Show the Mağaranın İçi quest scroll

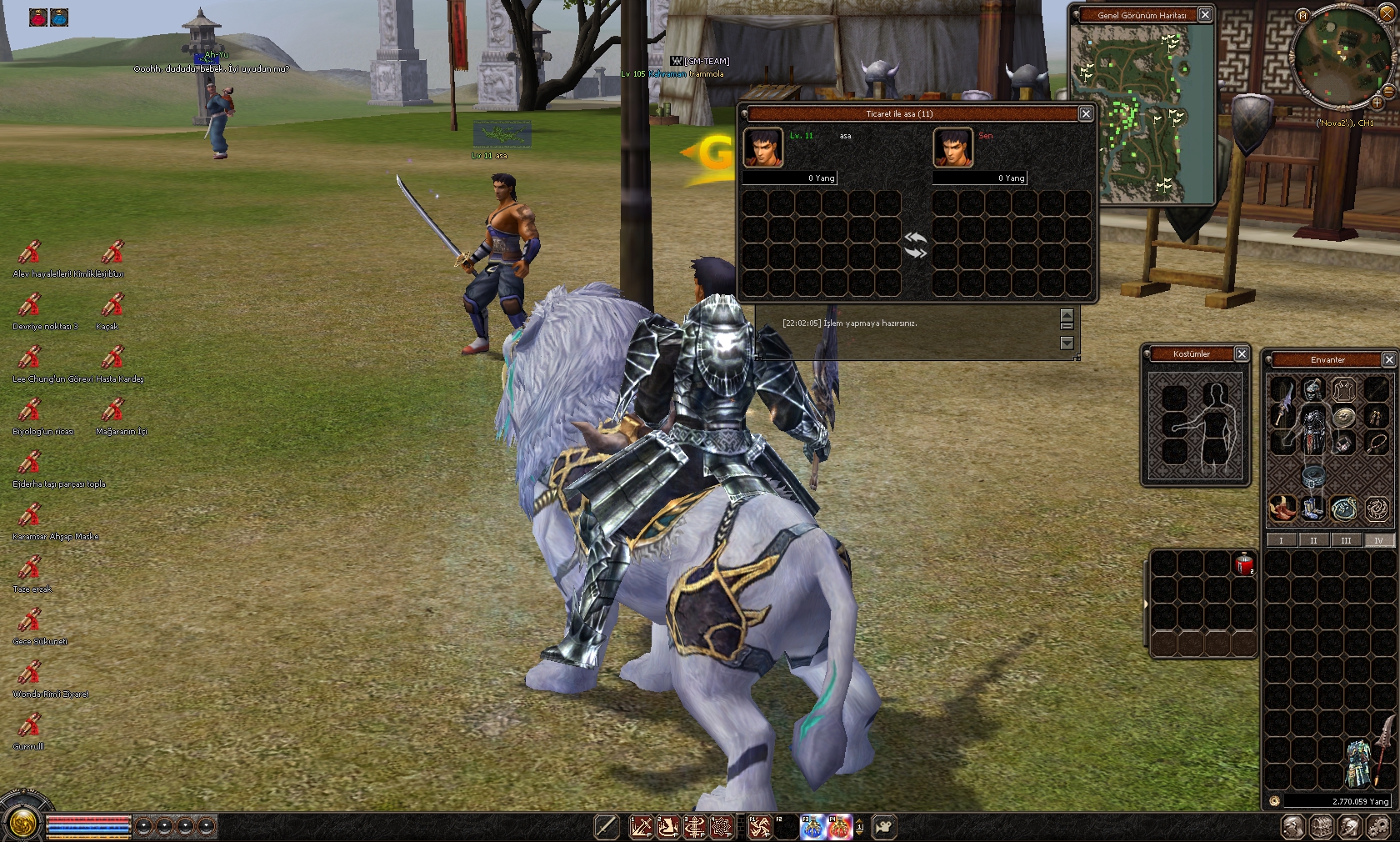[112, 411]
